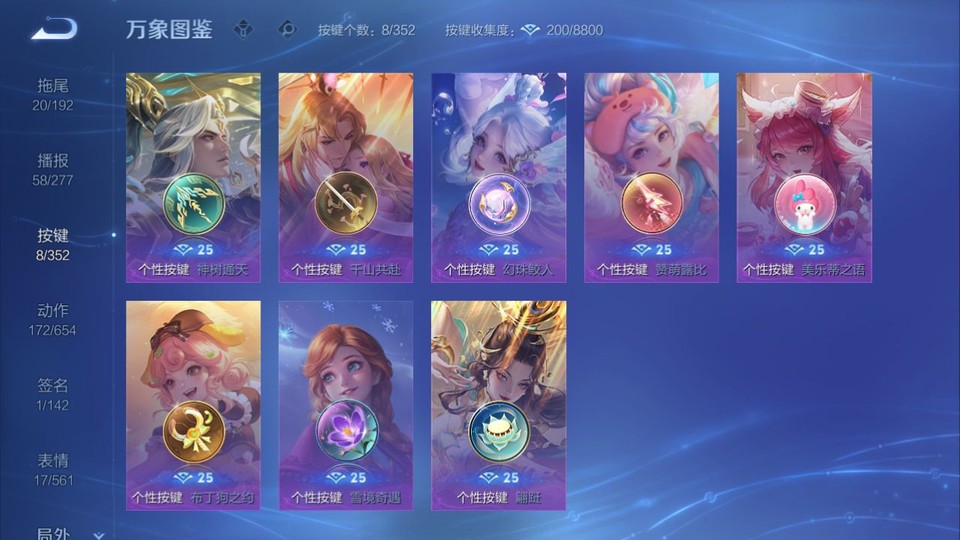The height and width of the screenshot is (540, 960).
Task: Open the 幻珠鲛人 button skin card
Action: [x=499, y=177]
